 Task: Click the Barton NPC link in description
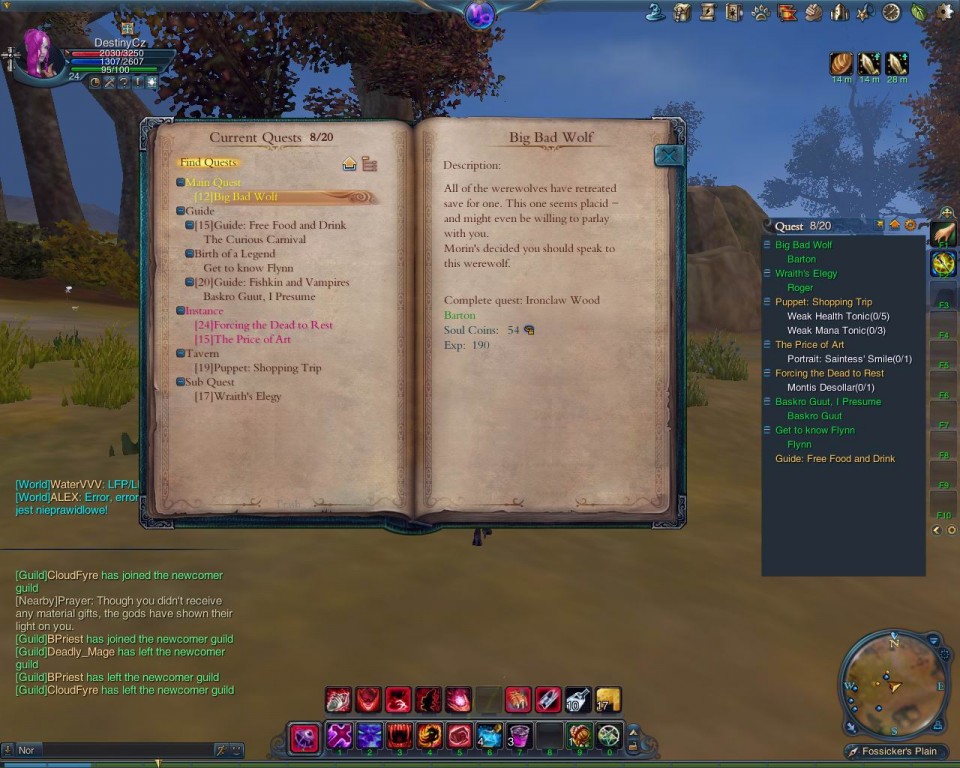[460, 315]
